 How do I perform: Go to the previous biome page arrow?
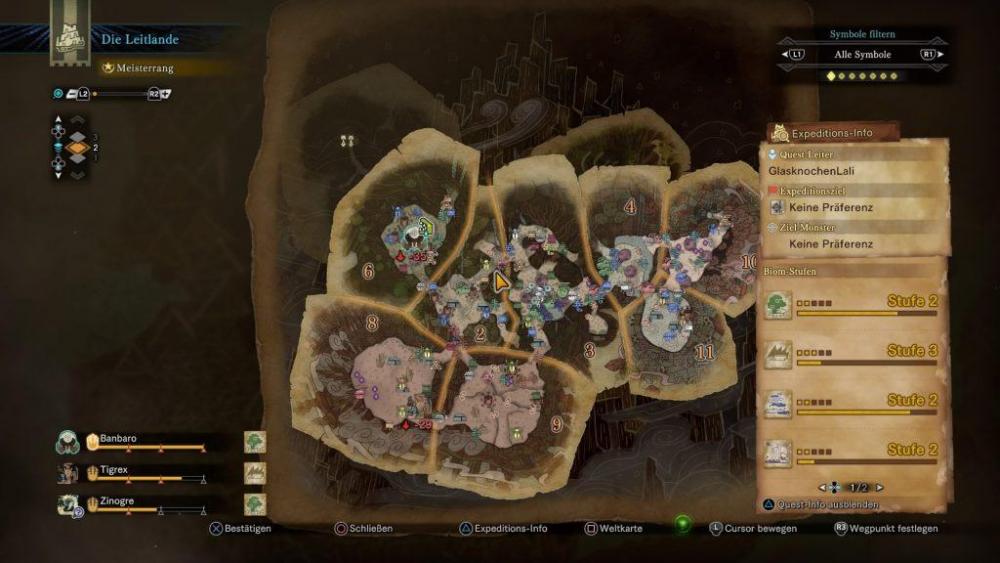point(822,487)
